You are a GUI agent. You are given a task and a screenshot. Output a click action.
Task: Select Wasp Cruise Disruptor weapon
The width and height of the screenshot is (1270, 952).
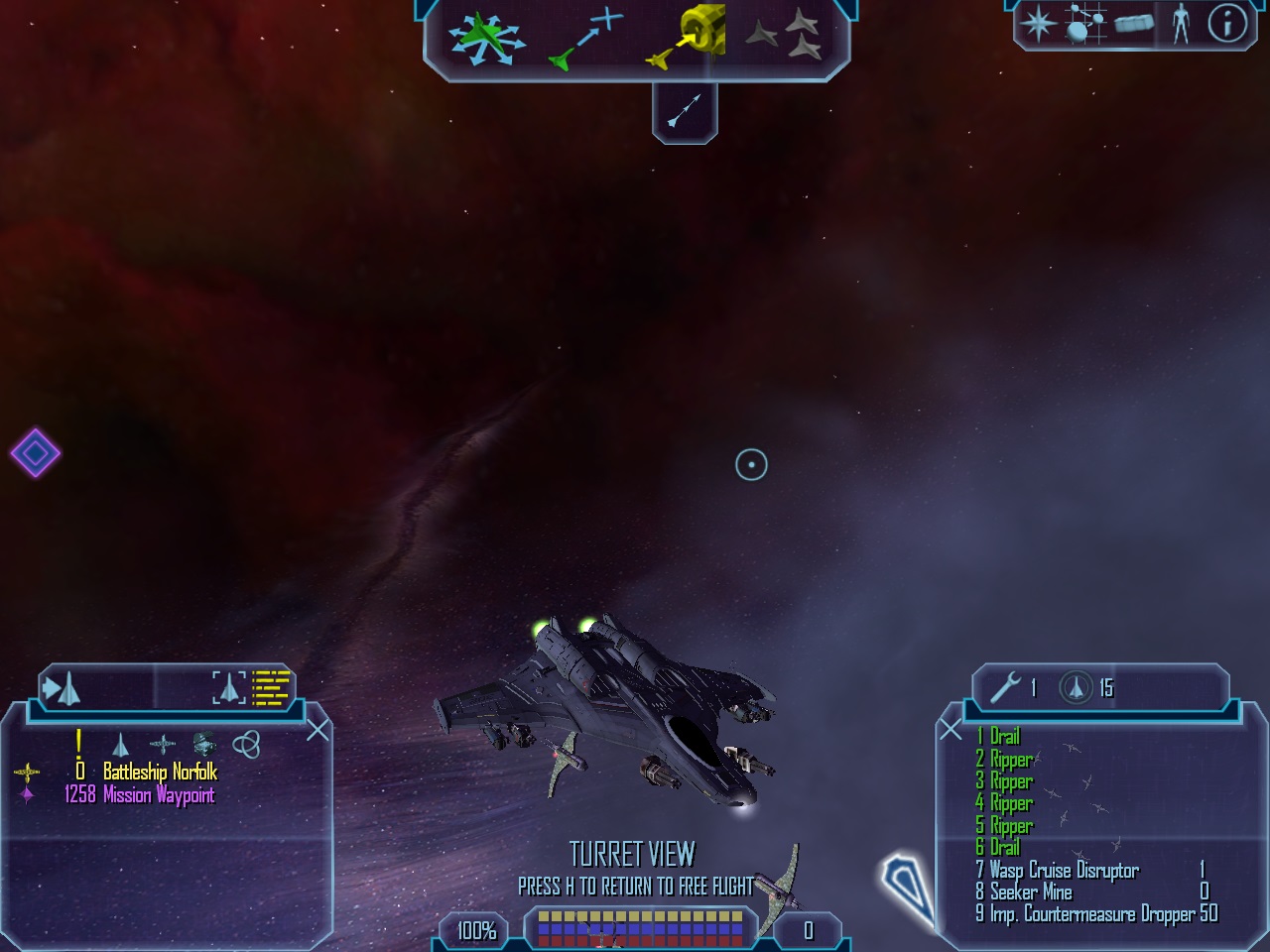click(x=1064, y=871)
